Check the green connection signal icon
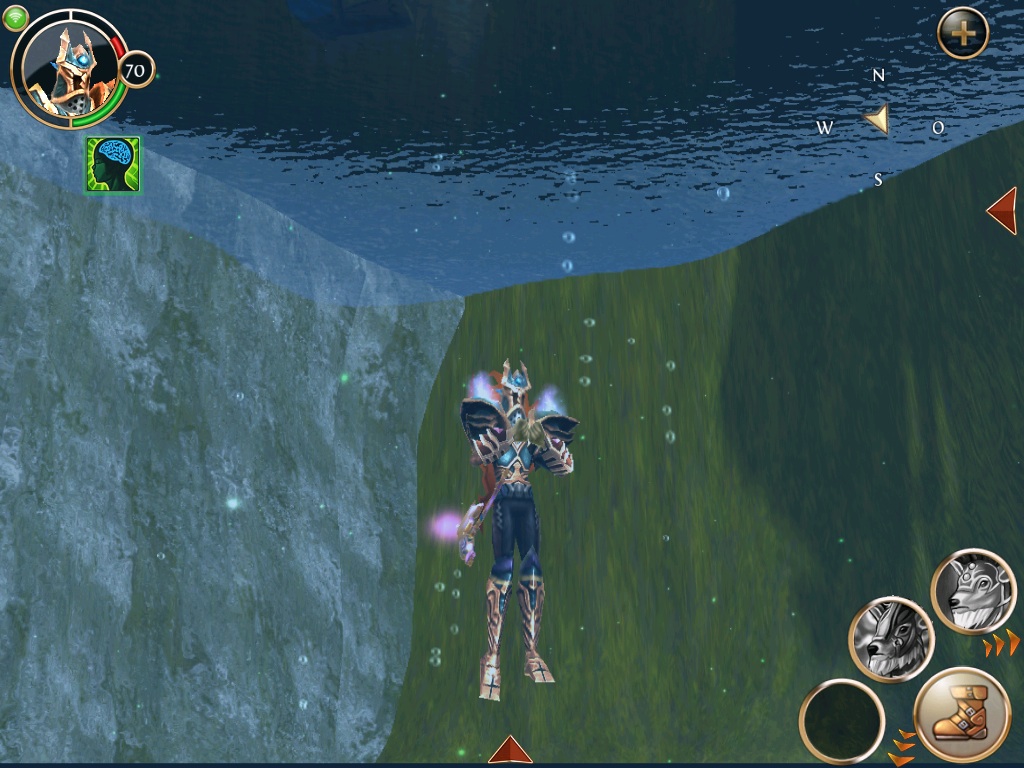This screenshot has height=768, width=1024. tap(15, 18)
